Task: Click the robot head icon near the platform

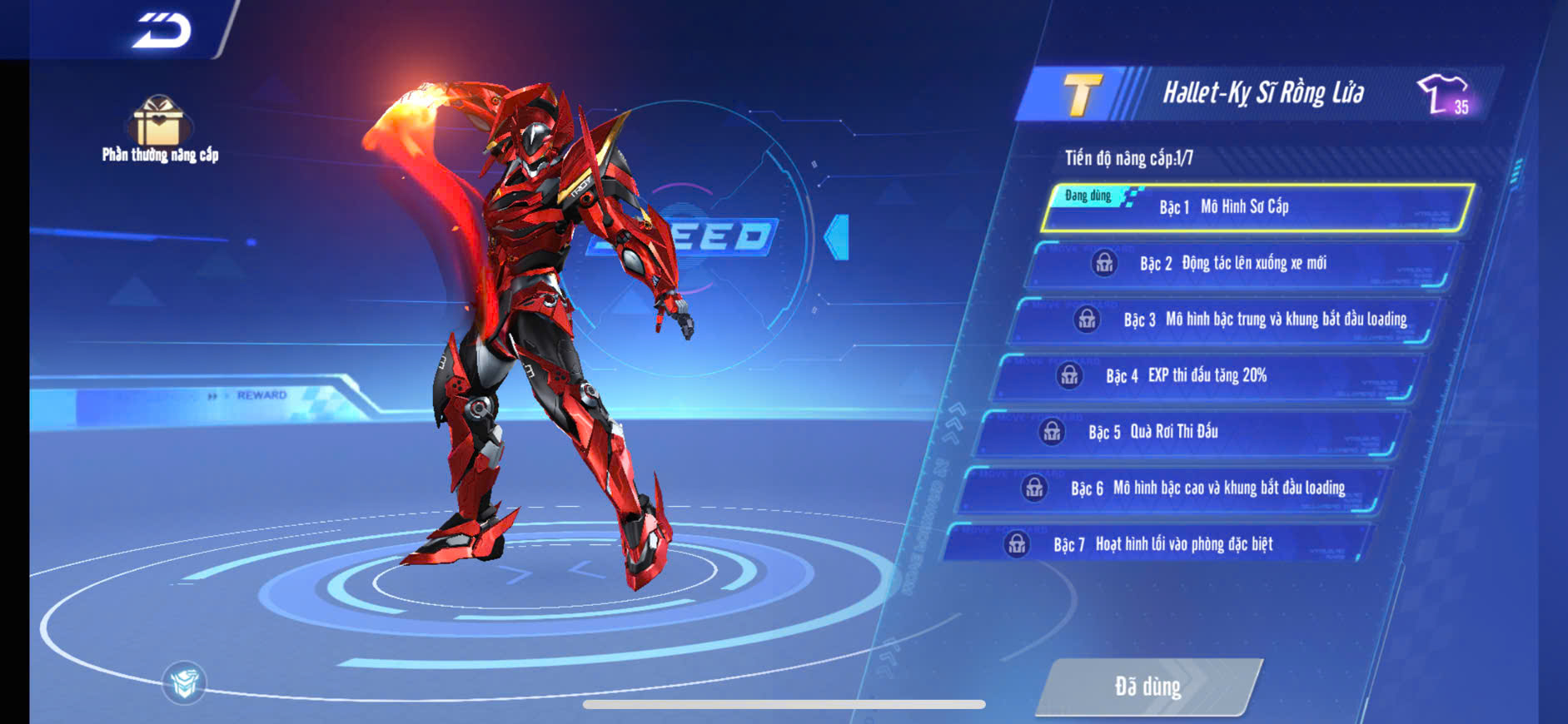Action: point(184,683)
